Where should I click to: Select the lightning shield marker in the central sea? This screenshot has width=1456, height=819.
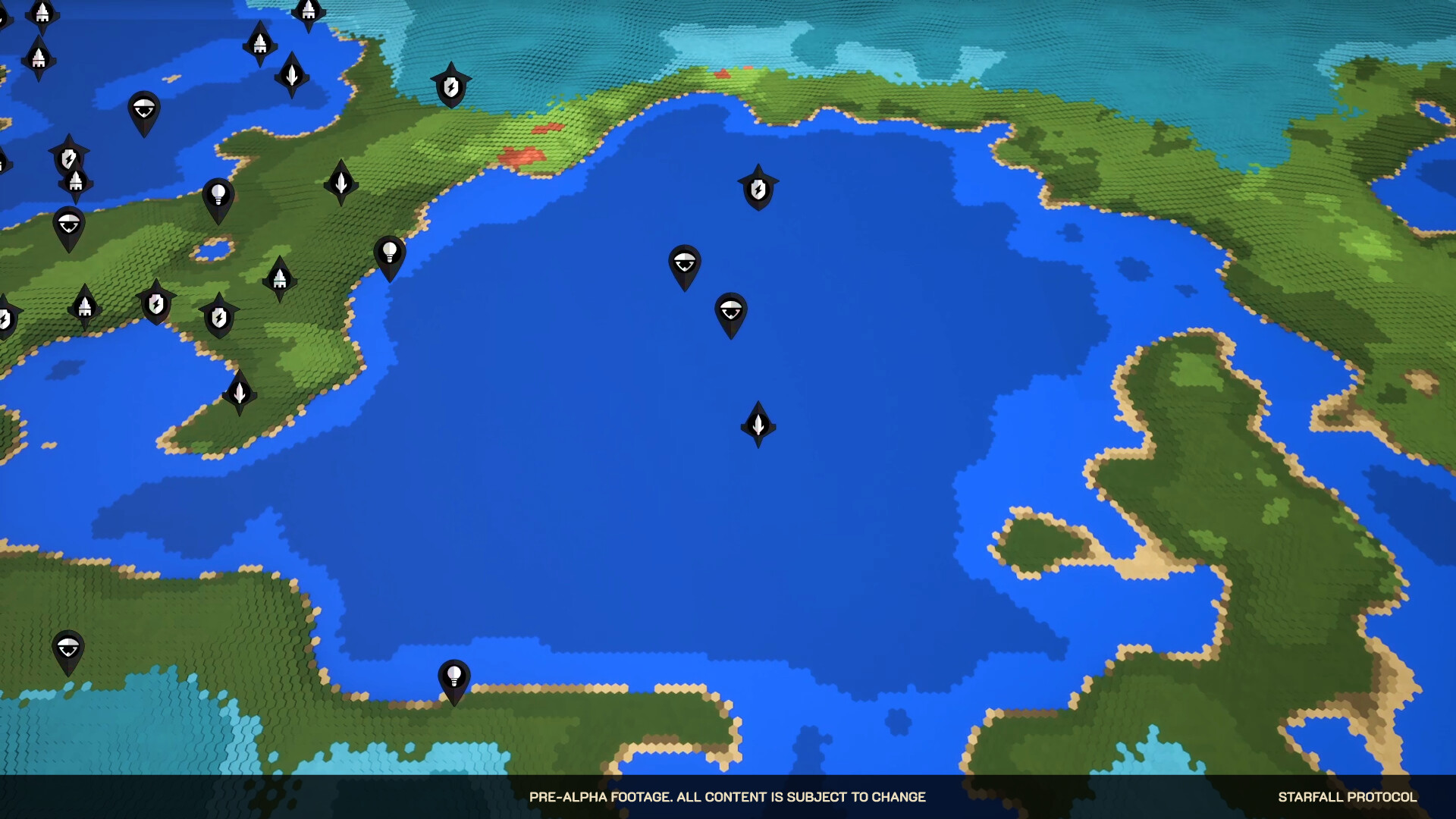point(758,190)
